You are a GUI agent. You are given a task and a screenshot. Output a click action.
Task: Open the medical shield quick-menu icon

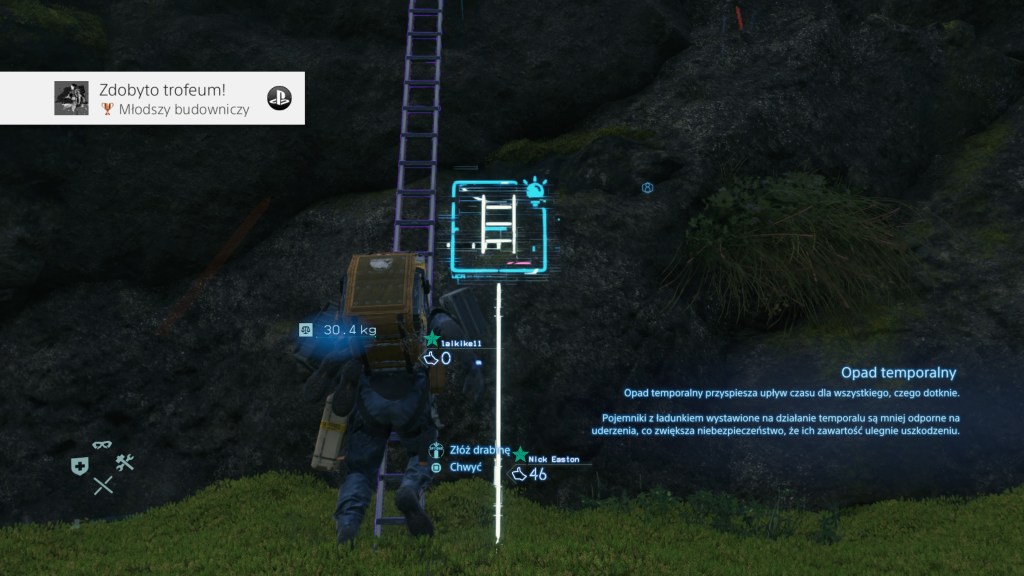tap(79, 465)
